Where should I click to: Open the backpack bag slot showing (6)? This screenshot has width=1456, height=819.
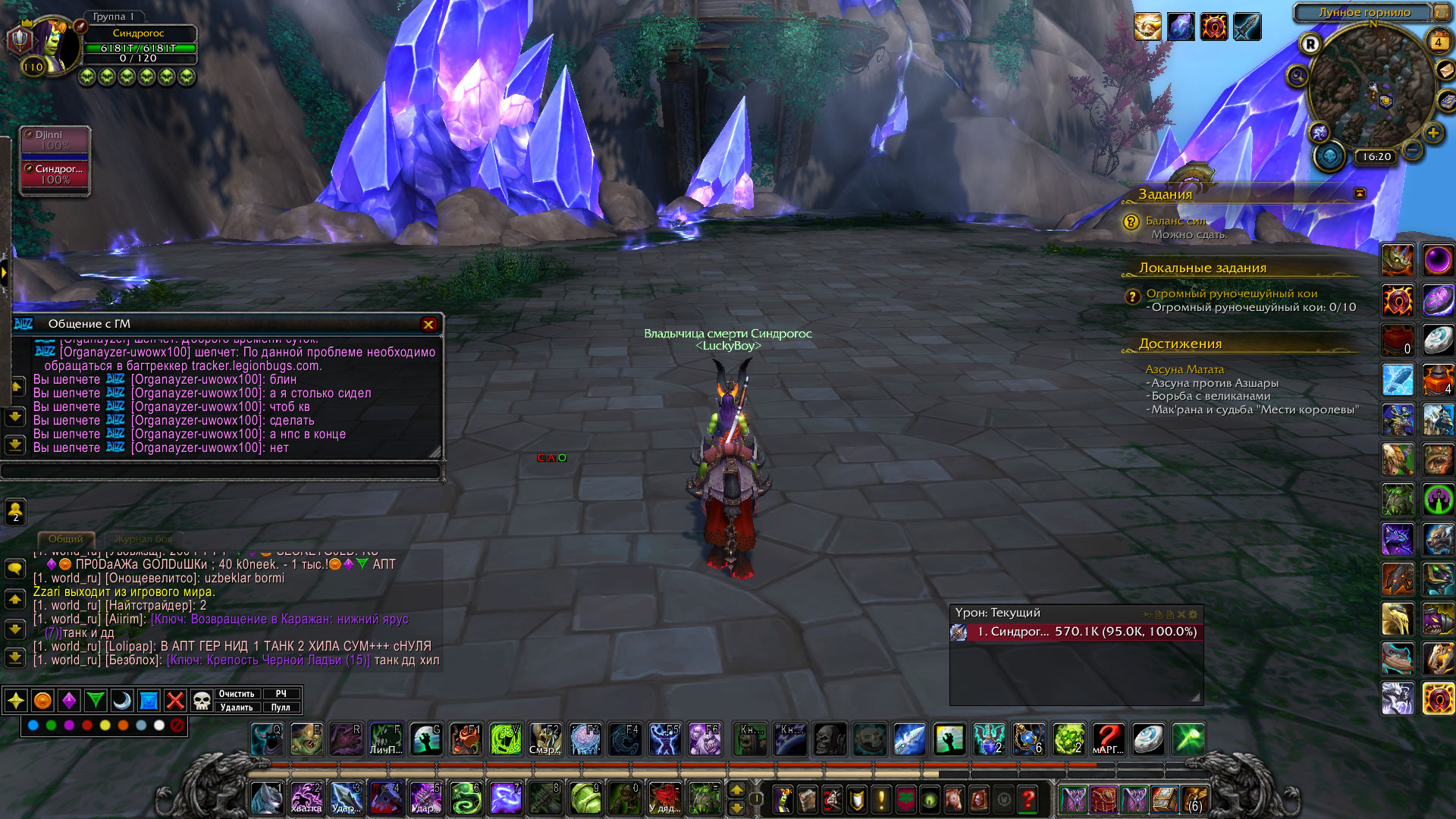click(1194, 799)
